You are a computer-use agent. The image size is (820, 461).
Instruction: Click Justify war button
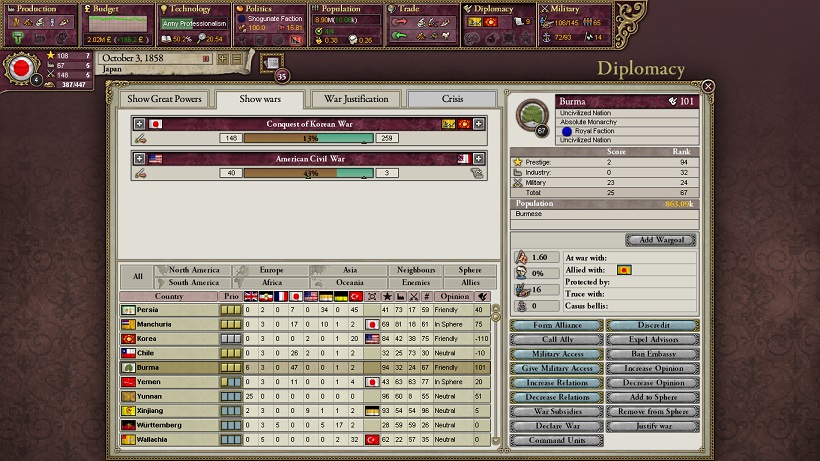pos(651,426)
